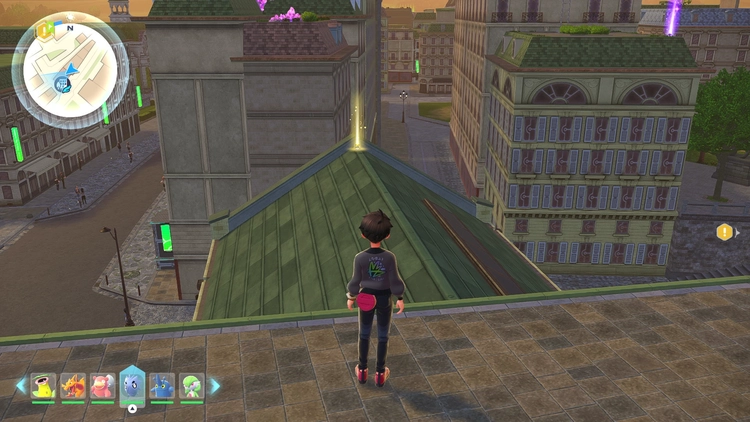Select the blue building marker on the minimap
The image size is (750, 422).
click(60, 85)
